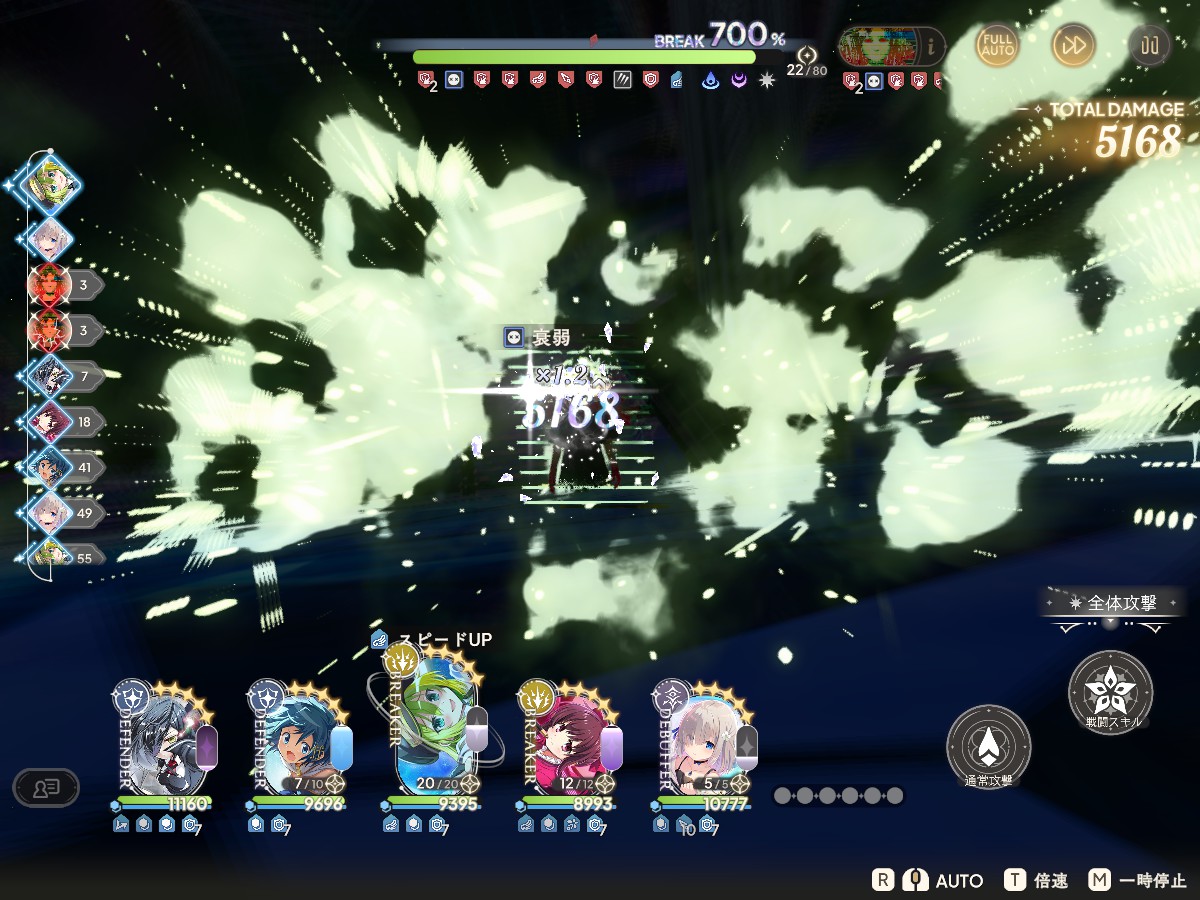Activate the fast-forward speed button

pos(1073,45)
